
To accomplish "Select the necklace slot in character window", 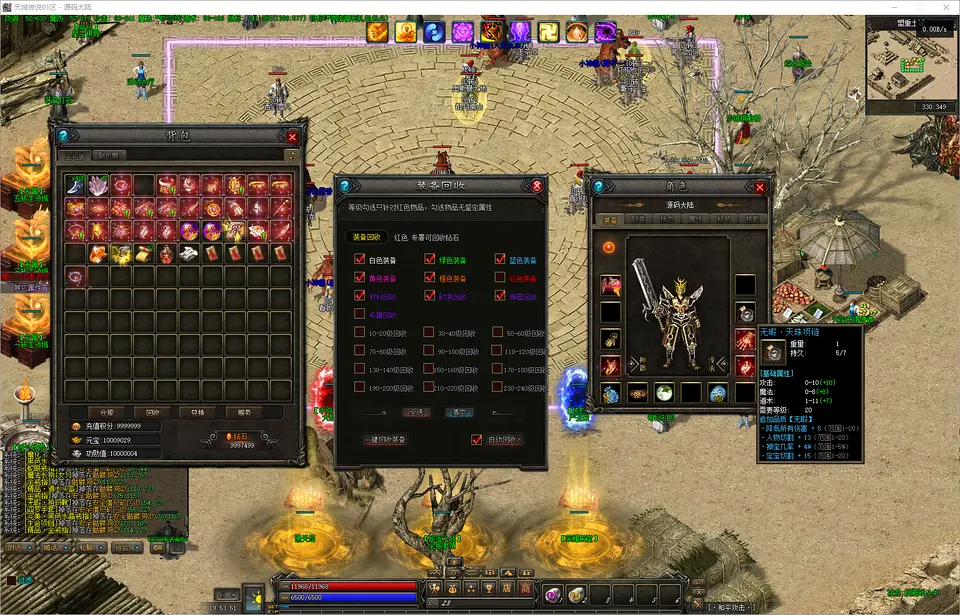I will 744,313.
